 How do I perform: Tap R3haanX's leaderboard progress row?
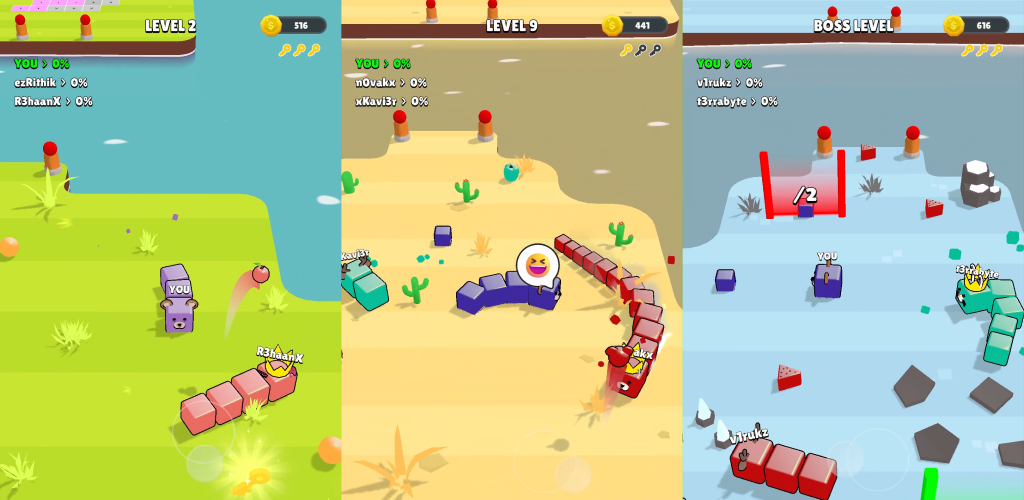pyautogui.click(x=53, y=101)
